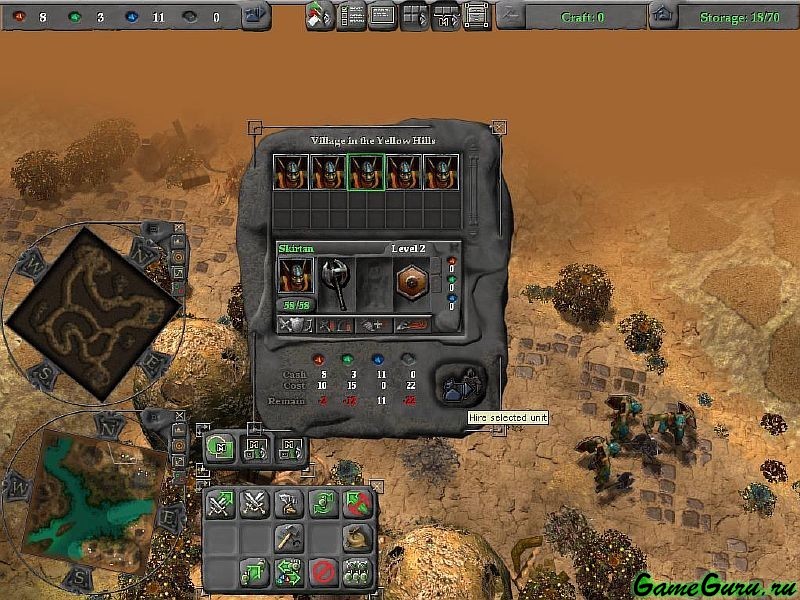The width and height of the screenshot is (800, 600).
Task: Click the green circle squad button
Action: 219,448
